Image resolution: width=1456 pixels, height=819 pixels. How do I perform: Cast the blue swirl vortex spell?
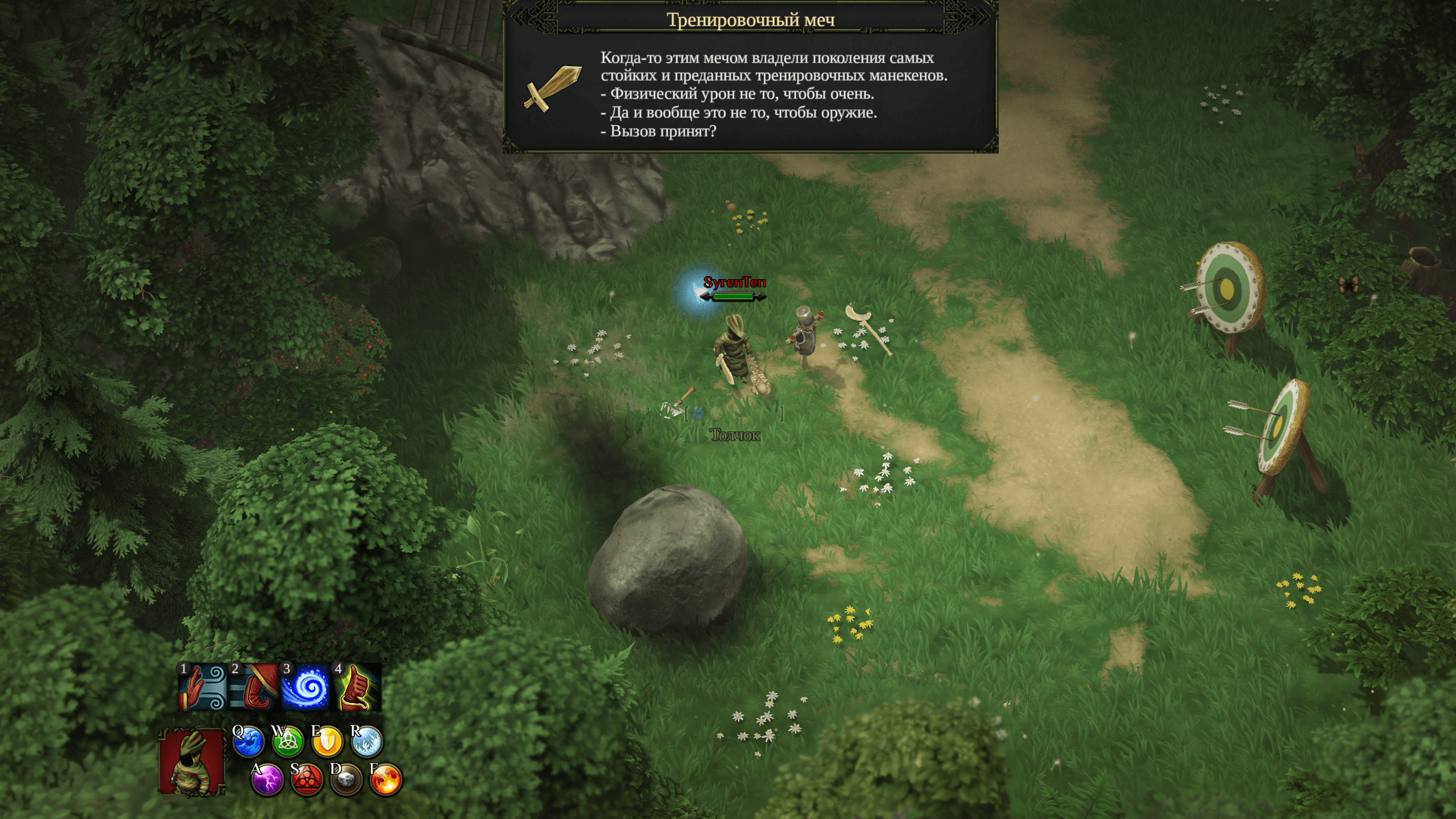coord(306,687)
